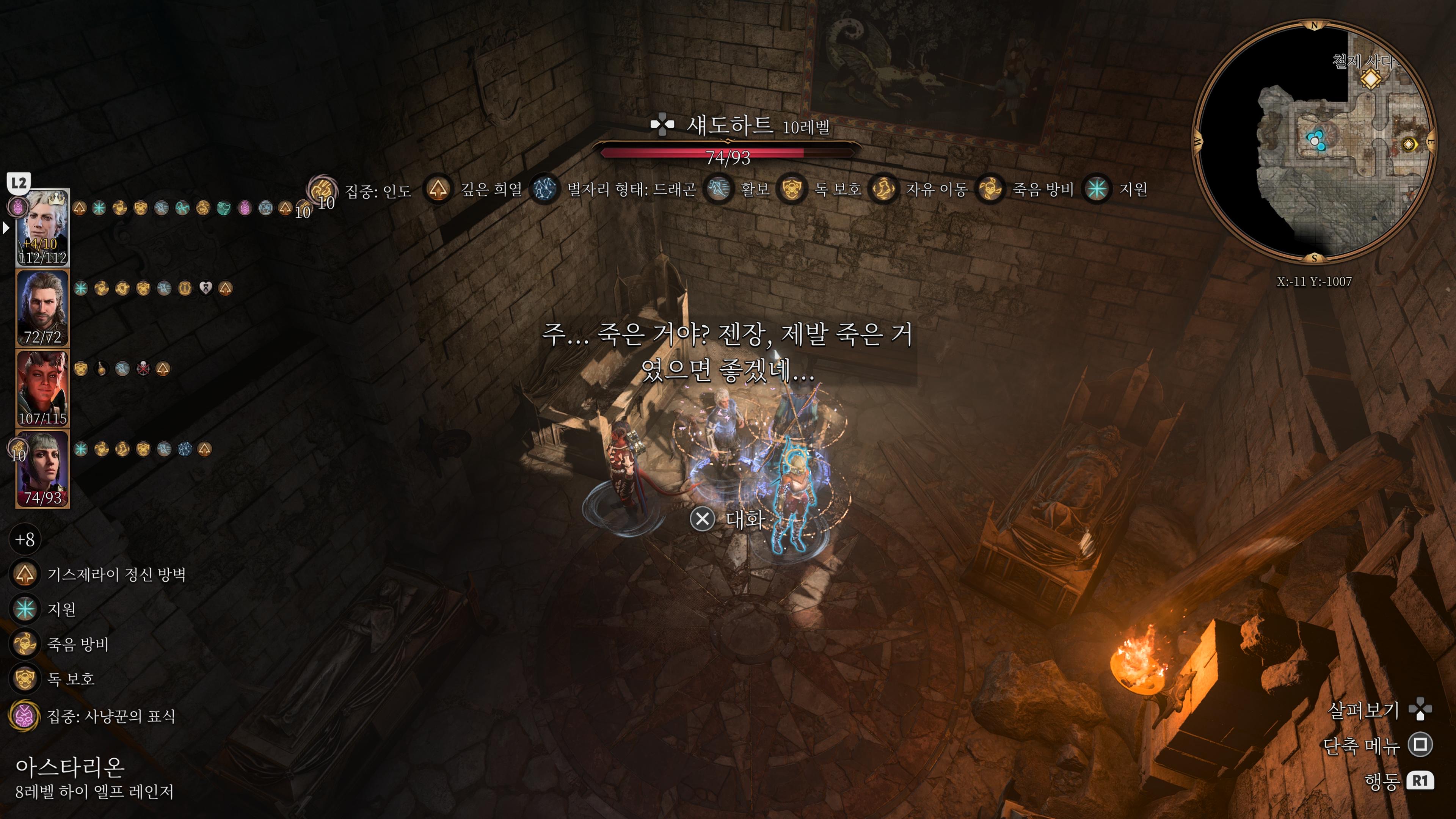Viewport: 1456px width, 819px height.
Task: Select Gale's bearded party portrait
Action: click(x=42, y=308)
